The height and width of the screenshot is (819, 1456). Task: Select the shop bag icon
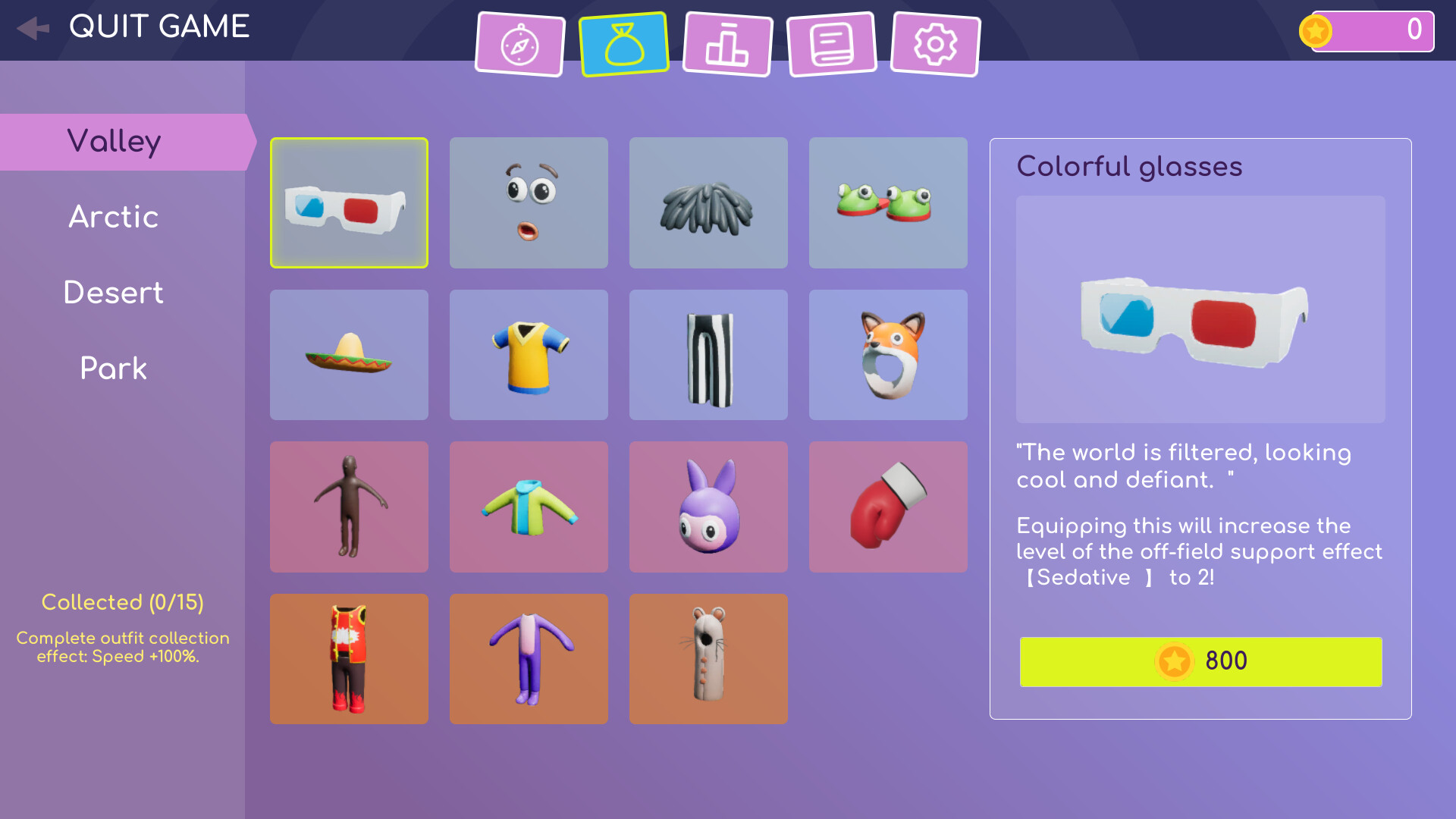point(623,43)
